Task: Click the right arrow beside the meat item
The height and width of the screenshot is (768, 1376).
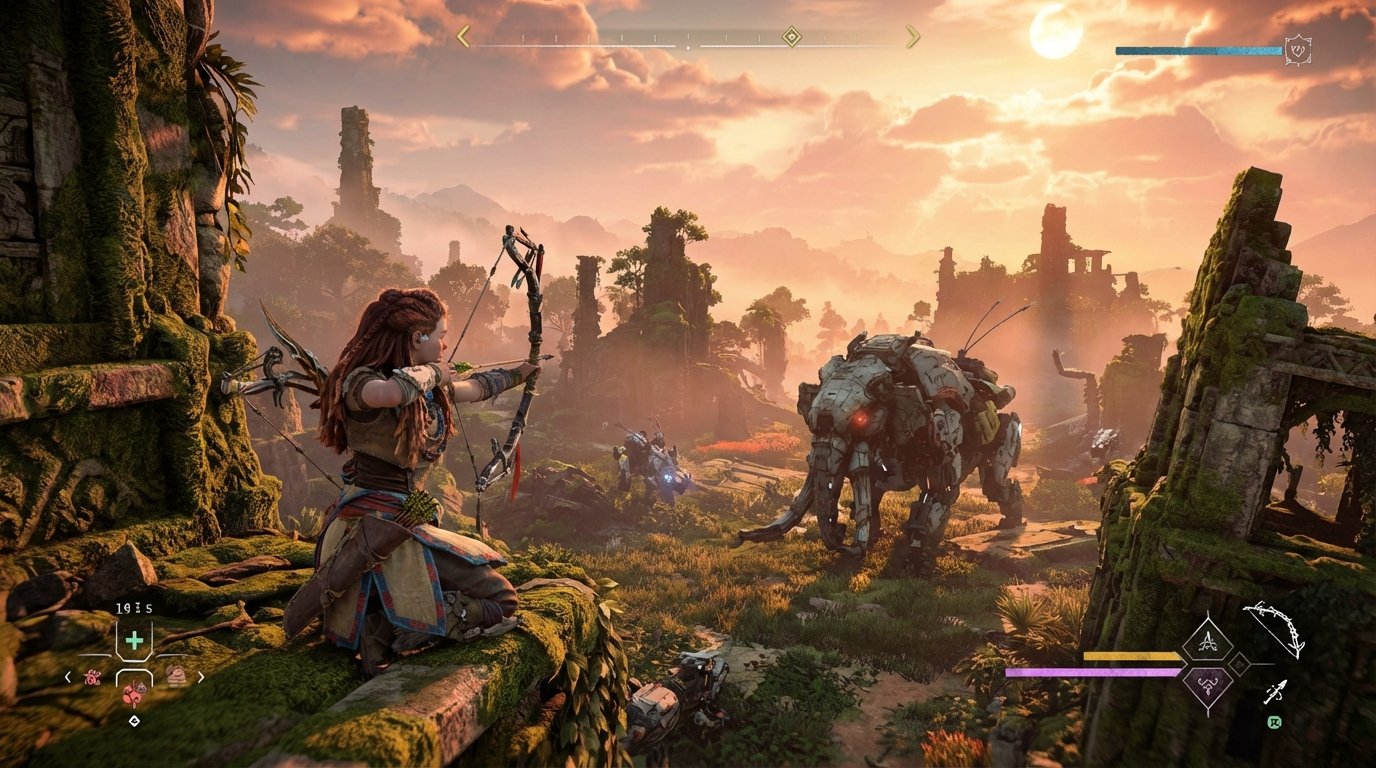Action: coord(201,677)
